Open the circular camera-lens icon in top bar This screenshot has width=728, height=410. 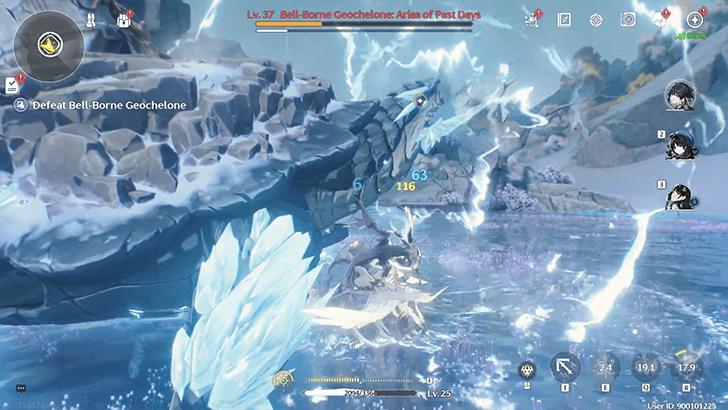point(628,19)
